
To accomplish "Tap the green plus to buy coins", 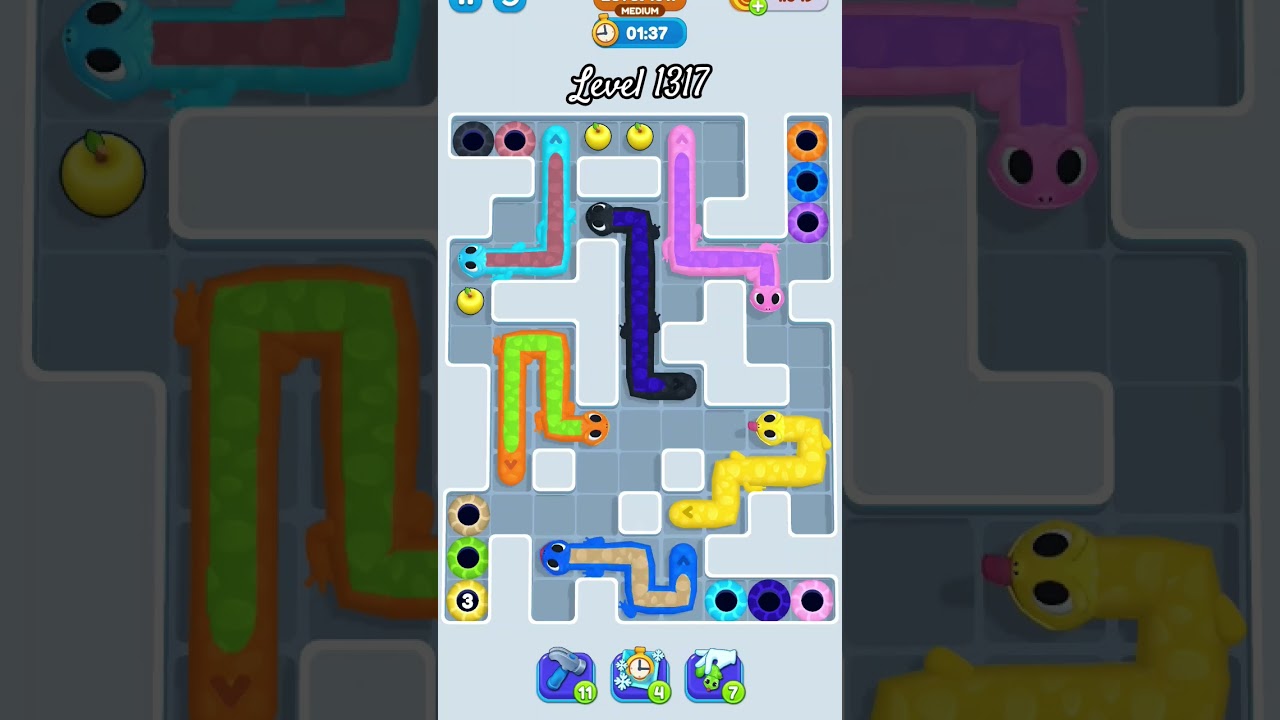I will point(756,7).
